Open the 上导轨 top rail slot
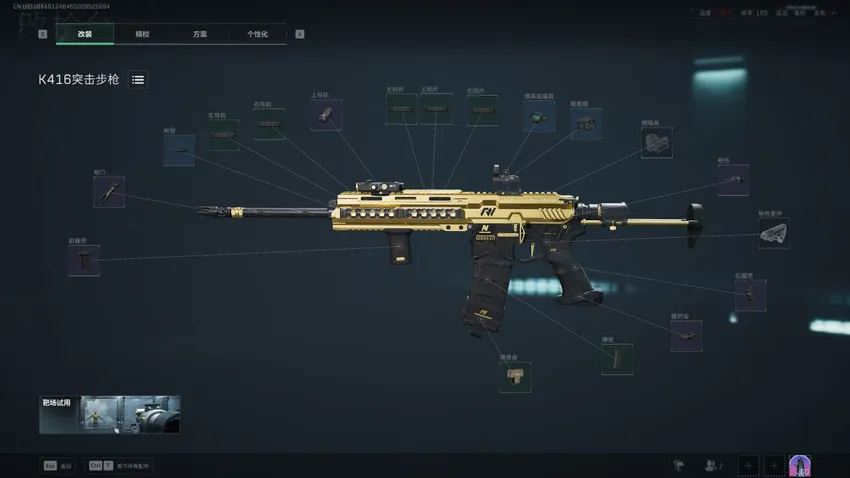This screenshot has width=850, height=478. click(x=326, y=114)
